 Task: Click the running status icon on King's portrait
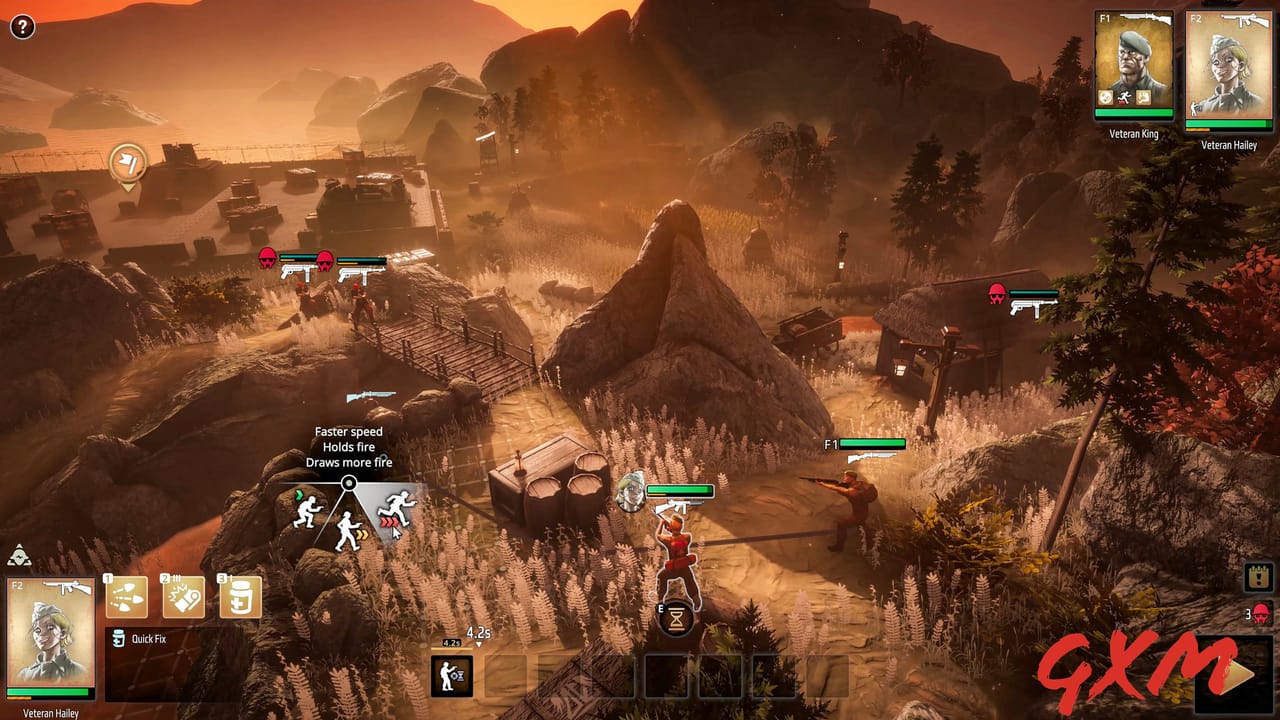pyautogui.click(x=1123, y=95)
